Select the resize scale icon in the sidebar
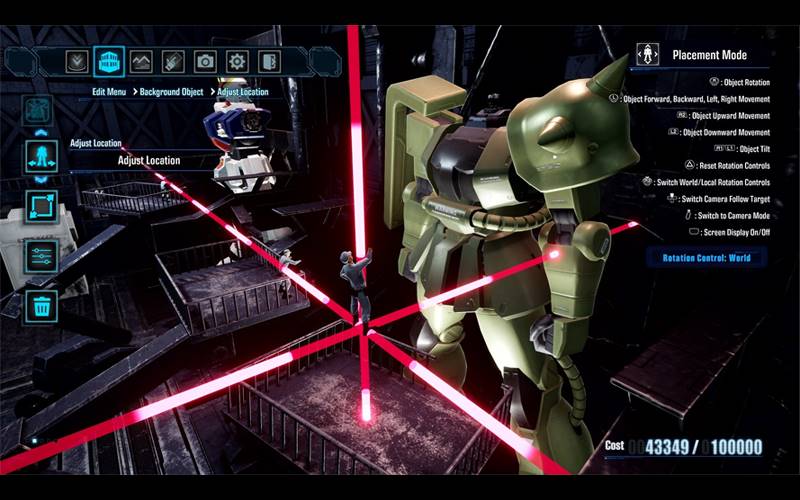Viewport: 800px width, 500px height. 41,207
